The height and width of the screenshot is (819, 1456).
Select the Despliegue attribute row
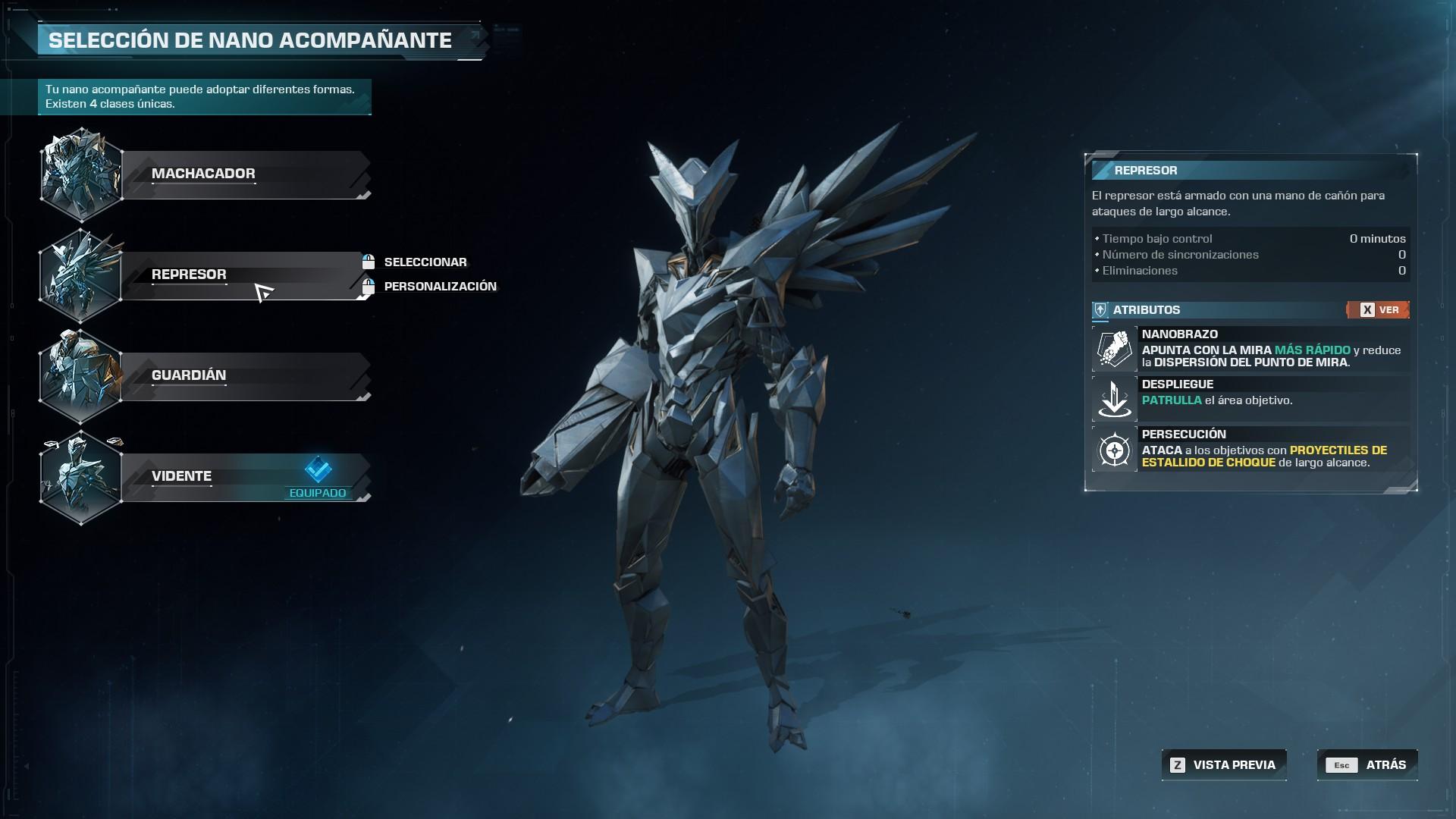(x=1251, y=399)
